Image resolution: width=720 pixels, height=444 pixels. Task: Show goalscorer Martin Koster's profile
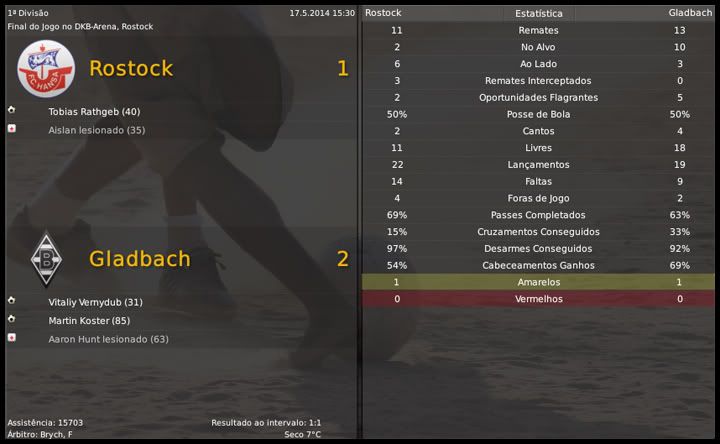[x=90, y=321]
